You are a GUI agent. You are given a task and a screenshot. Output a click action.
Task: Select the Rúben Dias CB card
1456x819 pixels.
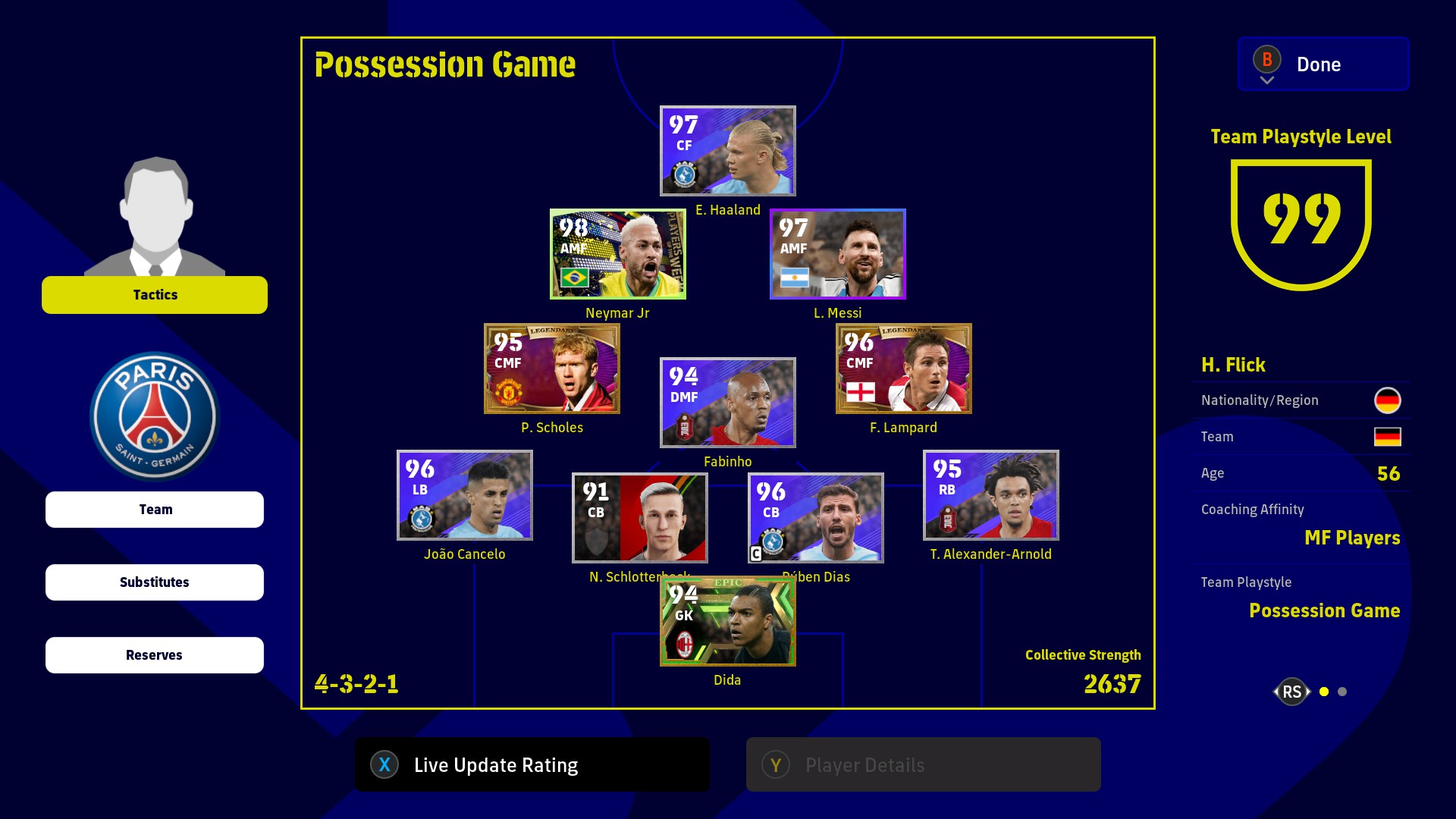[815, 518]
